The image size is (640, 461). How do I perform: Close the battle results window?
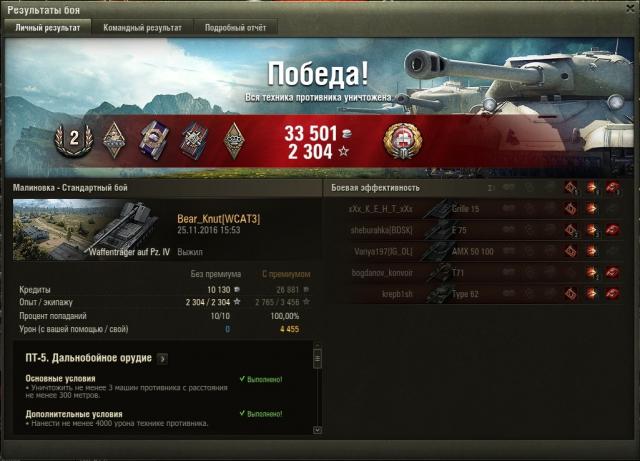(x=630, y=8)
